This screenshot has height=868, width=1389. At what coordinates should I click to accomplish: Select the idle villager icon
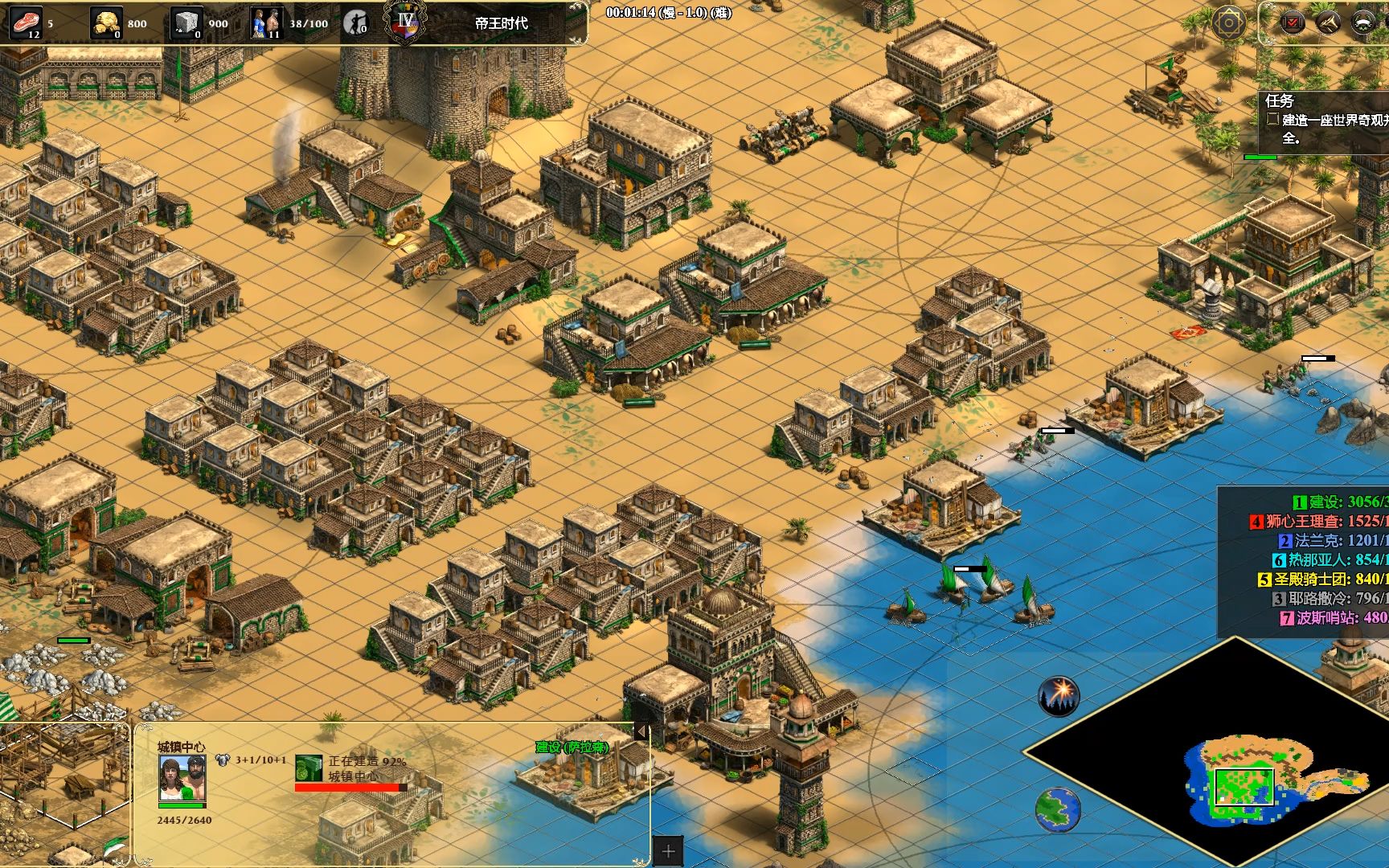pyautogui.click(x=355, y=23)
